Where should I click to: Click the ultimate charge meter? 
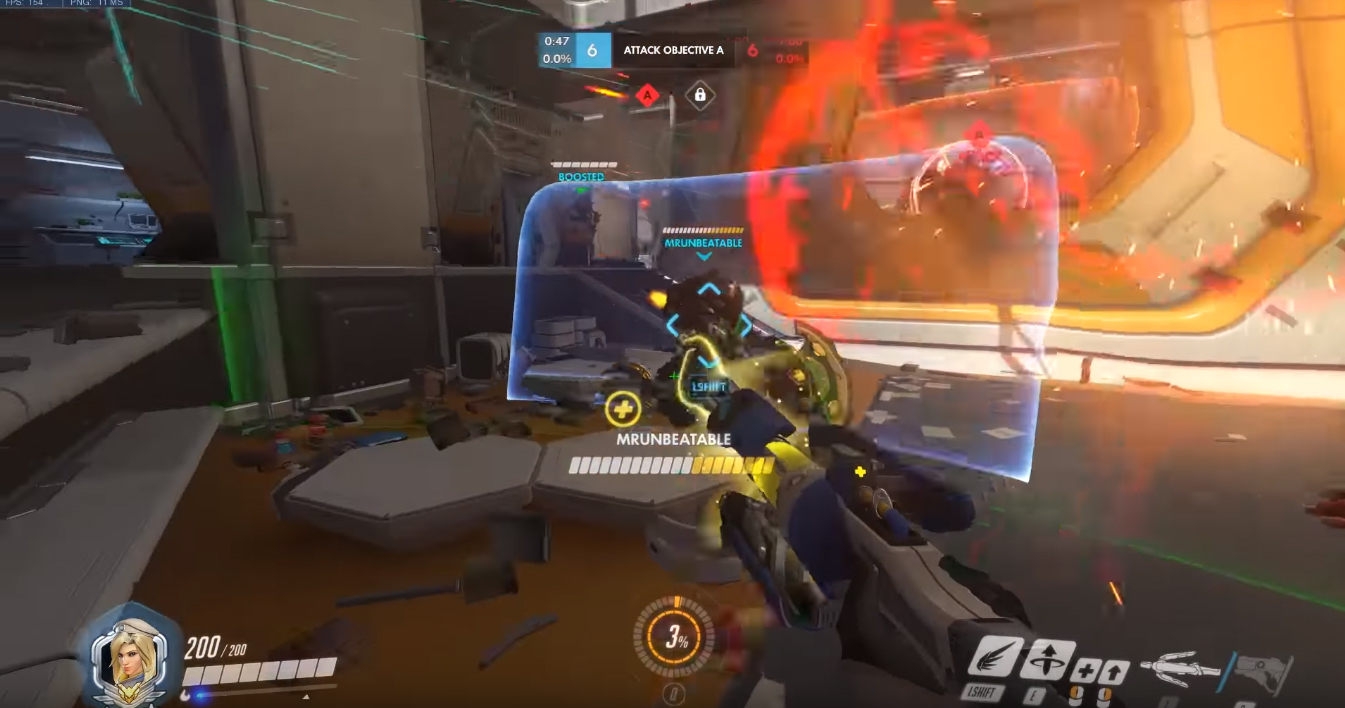tap(673, 636)
